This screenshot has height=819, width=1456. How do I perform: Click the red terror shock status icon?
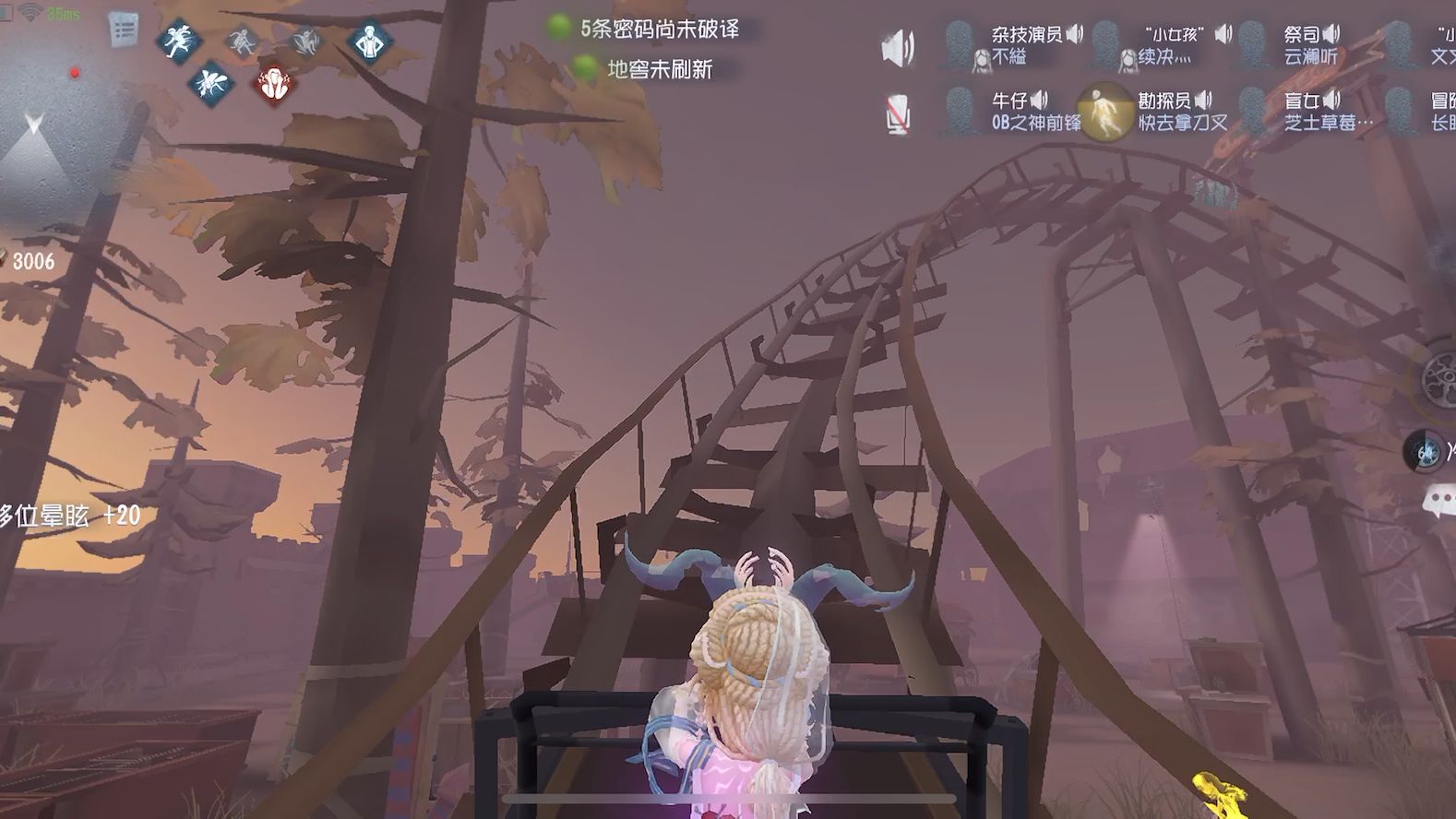tap(273, 83)
